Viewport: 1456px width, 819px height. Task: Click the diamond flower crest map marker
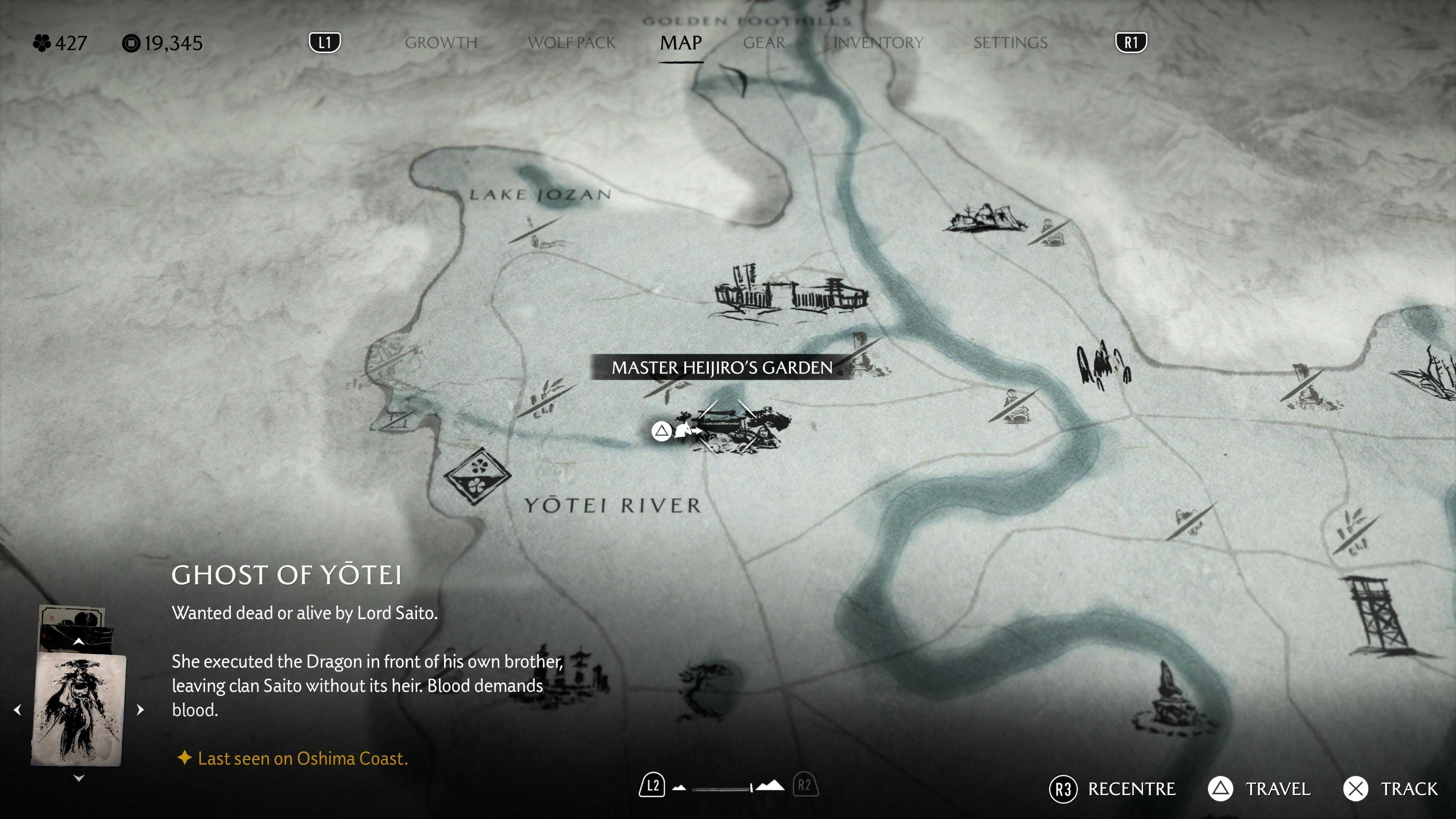coord(477,476)
